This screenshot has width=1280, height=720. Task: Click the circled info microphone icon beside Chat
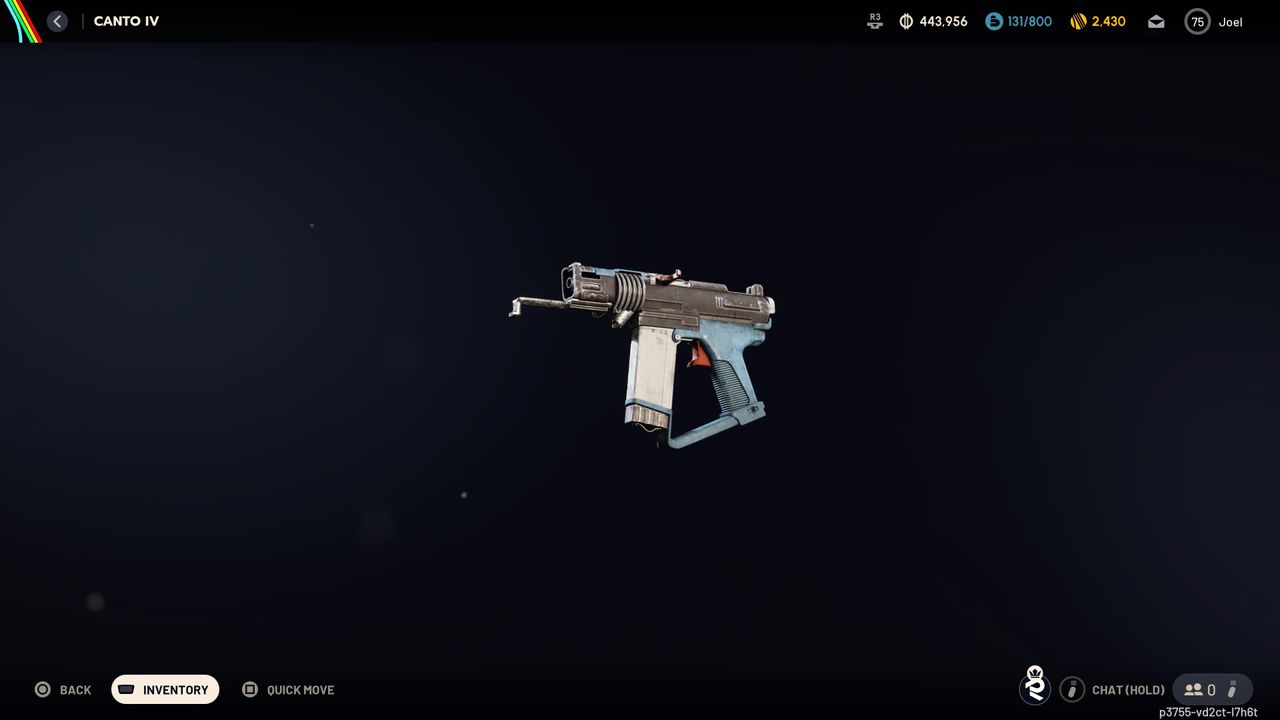point(1072,689)
